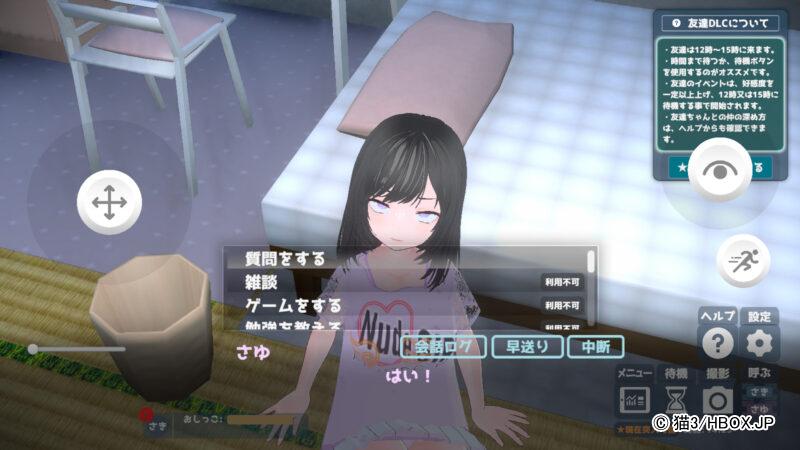The image size is (800, 450).
Task: Open the 設定 gear settings
Action: (x=760, y=344)
